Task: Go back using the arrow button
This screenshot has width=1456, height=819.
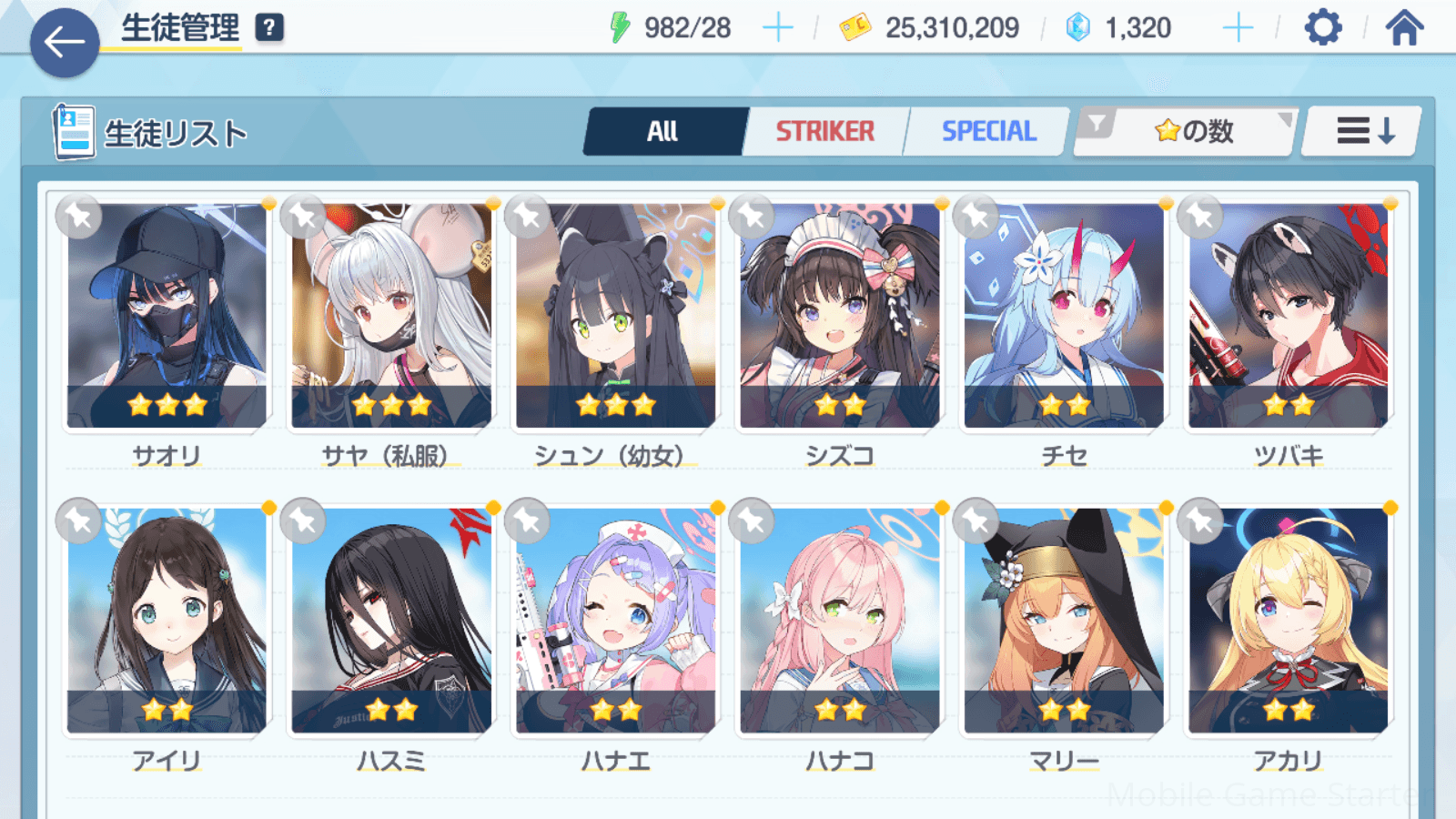Action: tap(65, 42)
